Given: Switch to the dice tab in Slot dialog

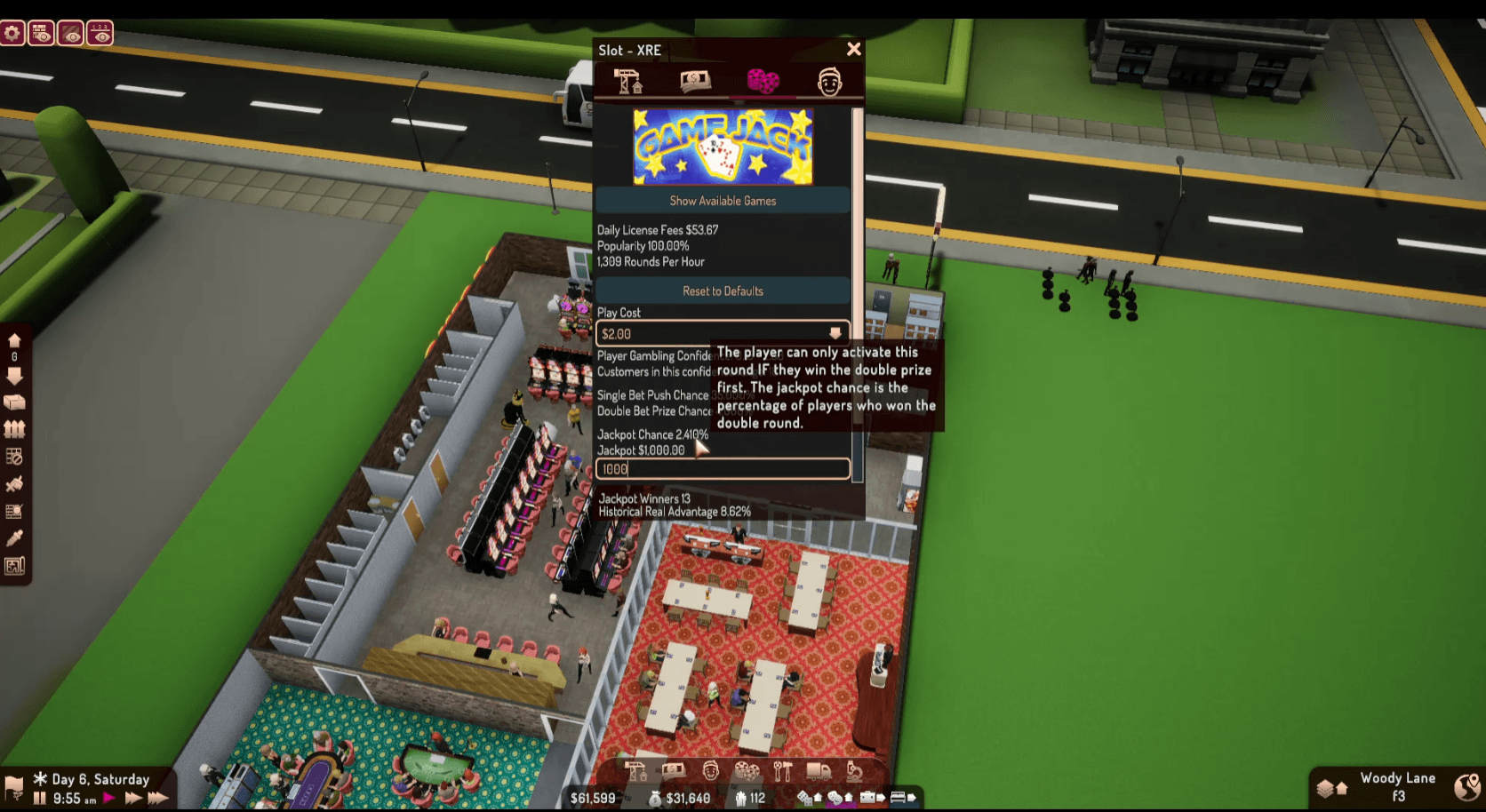Looking at the screenshot, I should pyautogui.click(x=763, y=80).
